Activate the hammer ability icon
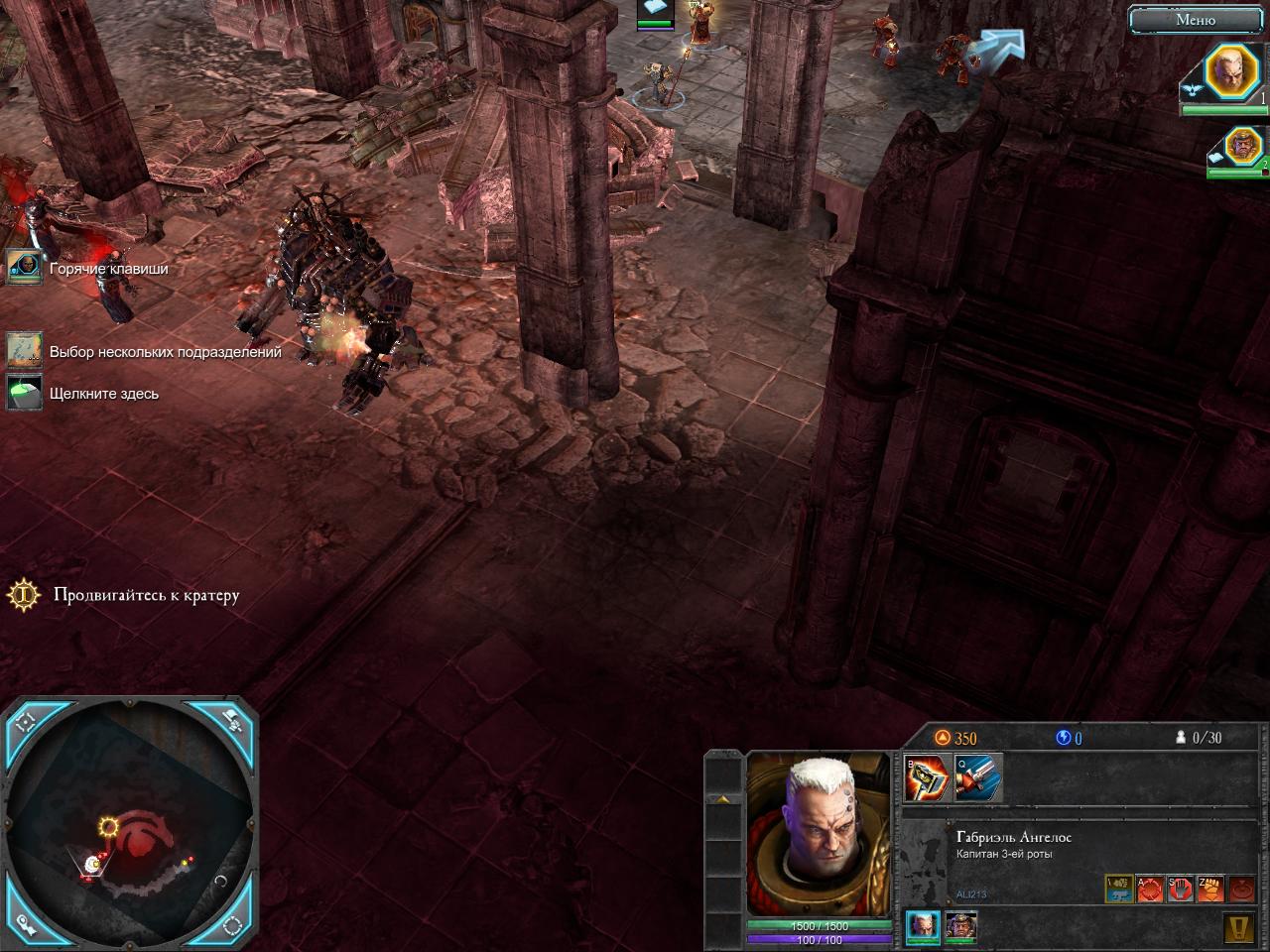Image resolution: width=1270 pixels, height=952 pixels. (929, 777)
